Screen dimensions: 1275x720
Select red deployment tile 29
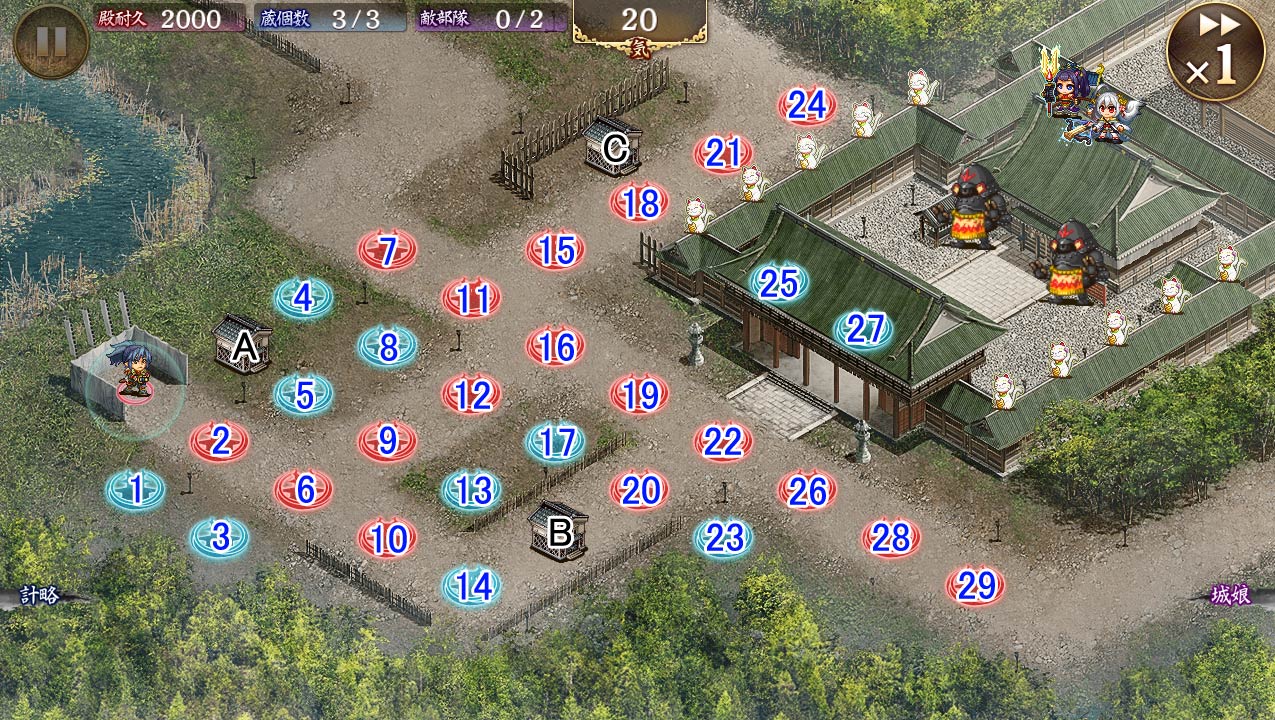point(976,586)
